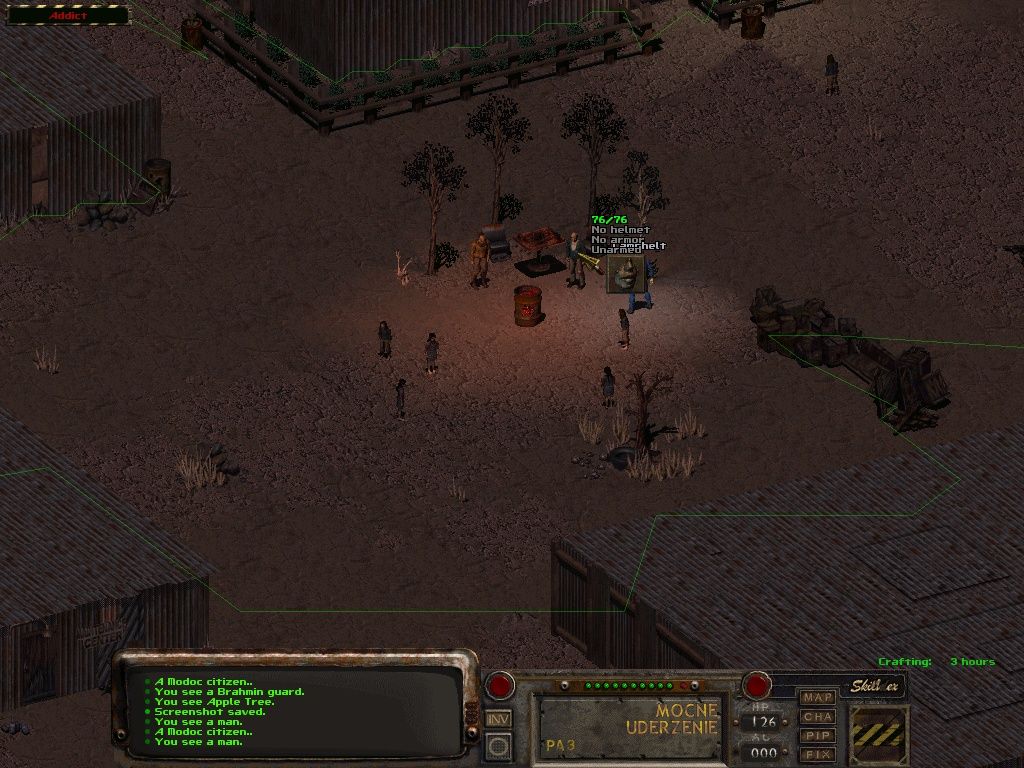Image resolution: width=1024 pixels, height=768 pixels.
Task: Click the FIX button
Action: (x=818, y=754)
